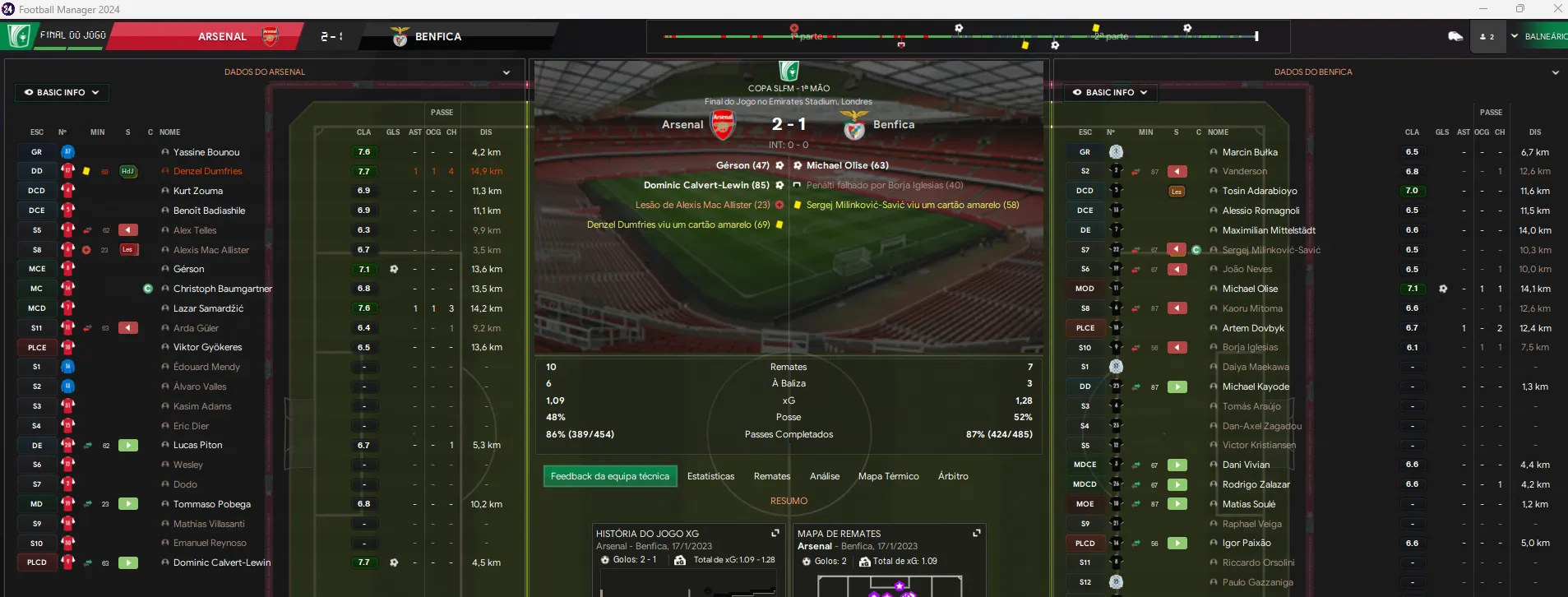Open Michael Olise's player profile

click(x=1250, y=289)
